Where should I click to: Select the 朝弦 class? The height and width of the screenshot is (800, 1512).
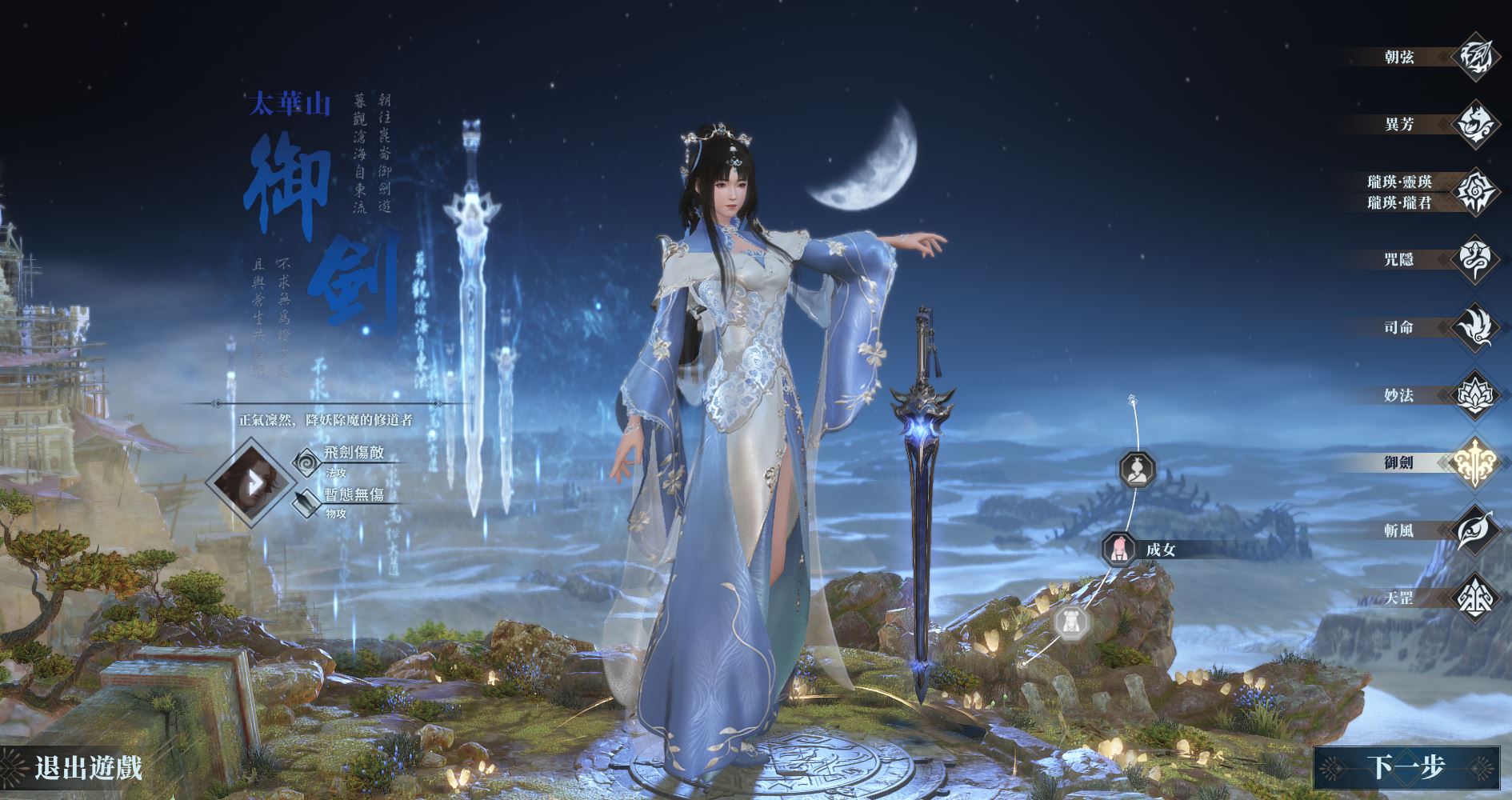coord(1474,57)
